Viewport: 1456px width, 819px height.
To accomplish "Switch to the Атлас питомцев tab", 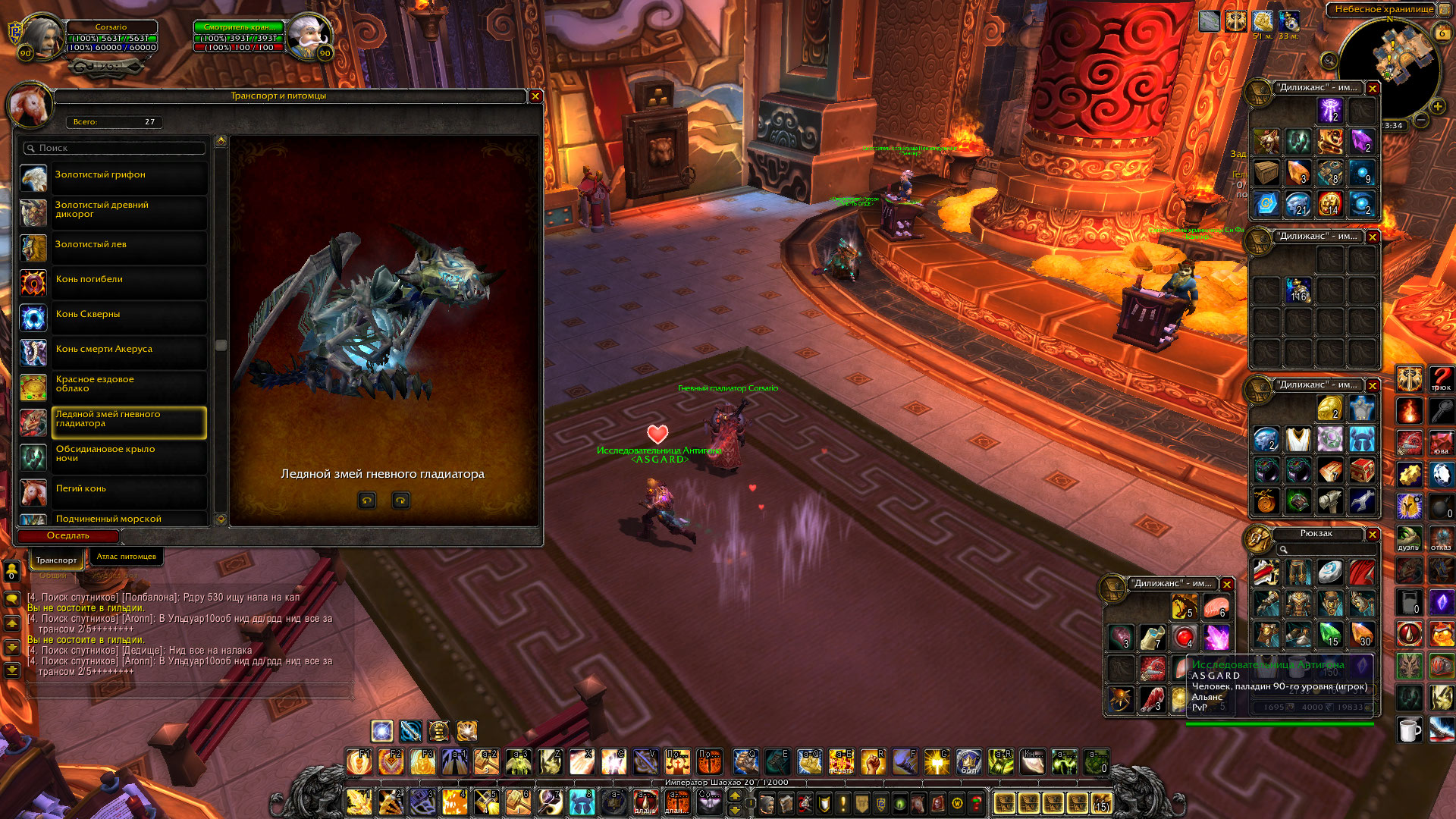I will (x=126, y=557).
